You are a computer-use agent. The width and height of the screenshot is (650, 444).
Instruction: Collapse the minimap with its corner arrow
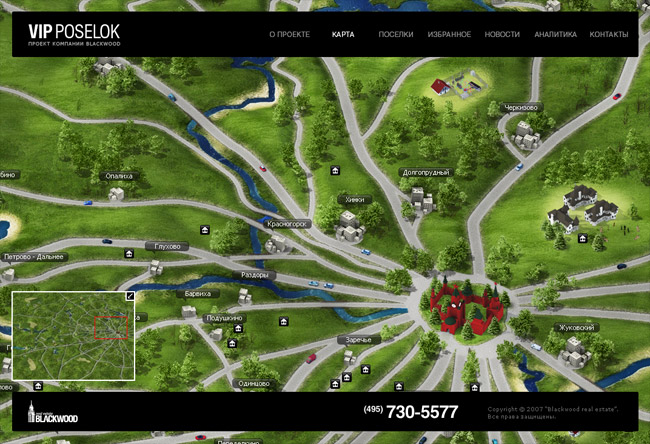[129, 297]
